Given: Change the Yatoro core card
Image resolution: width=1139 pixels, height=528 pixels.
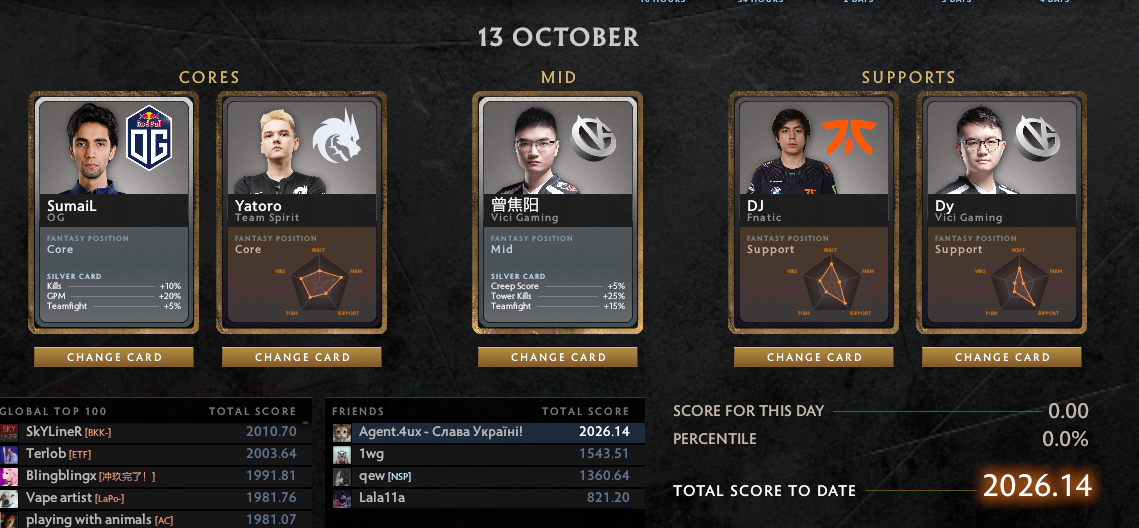Looking at the screenshot, I should tap(302, 357).
